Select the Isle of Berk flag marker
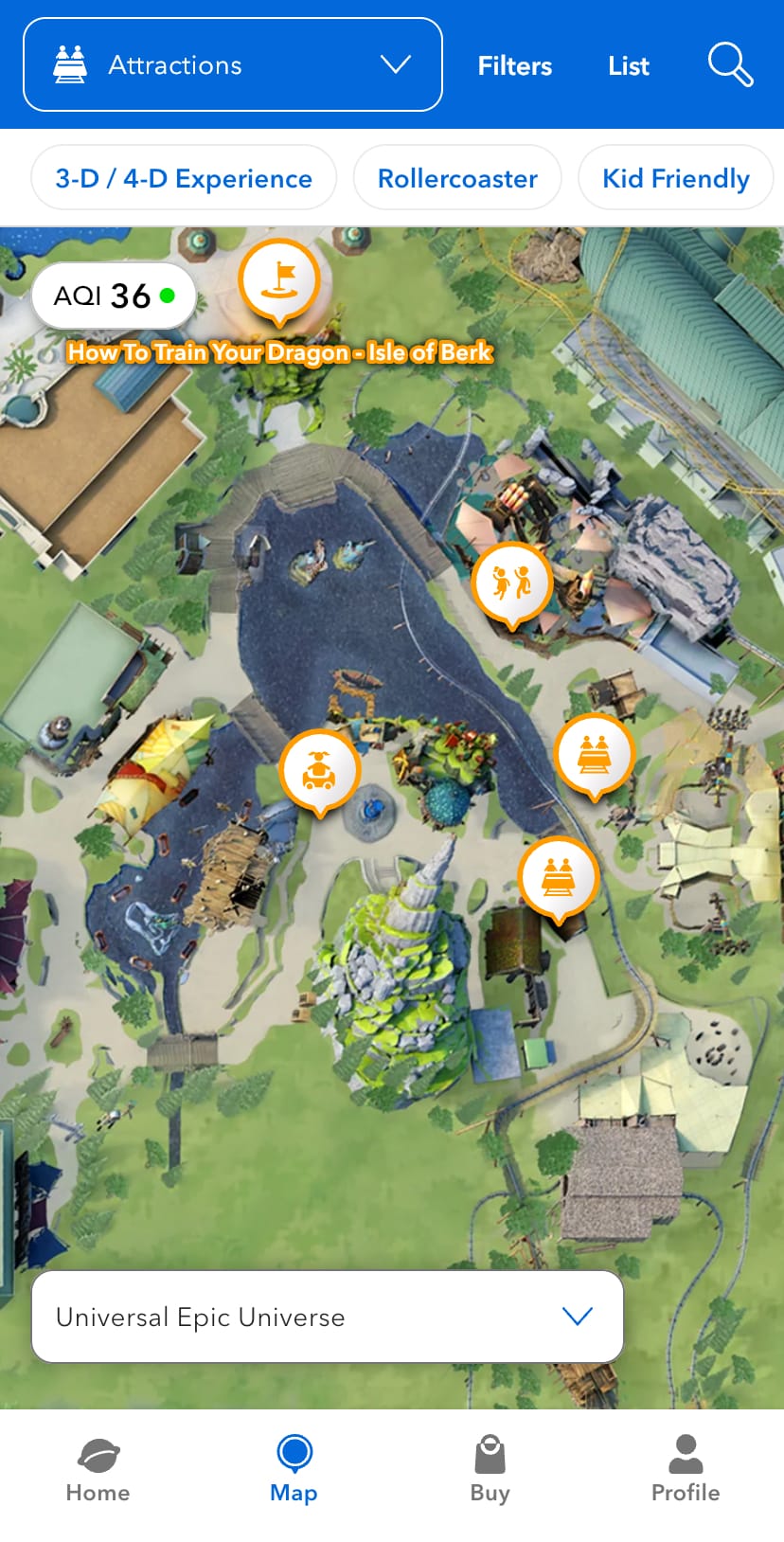 tap(278, 279)
